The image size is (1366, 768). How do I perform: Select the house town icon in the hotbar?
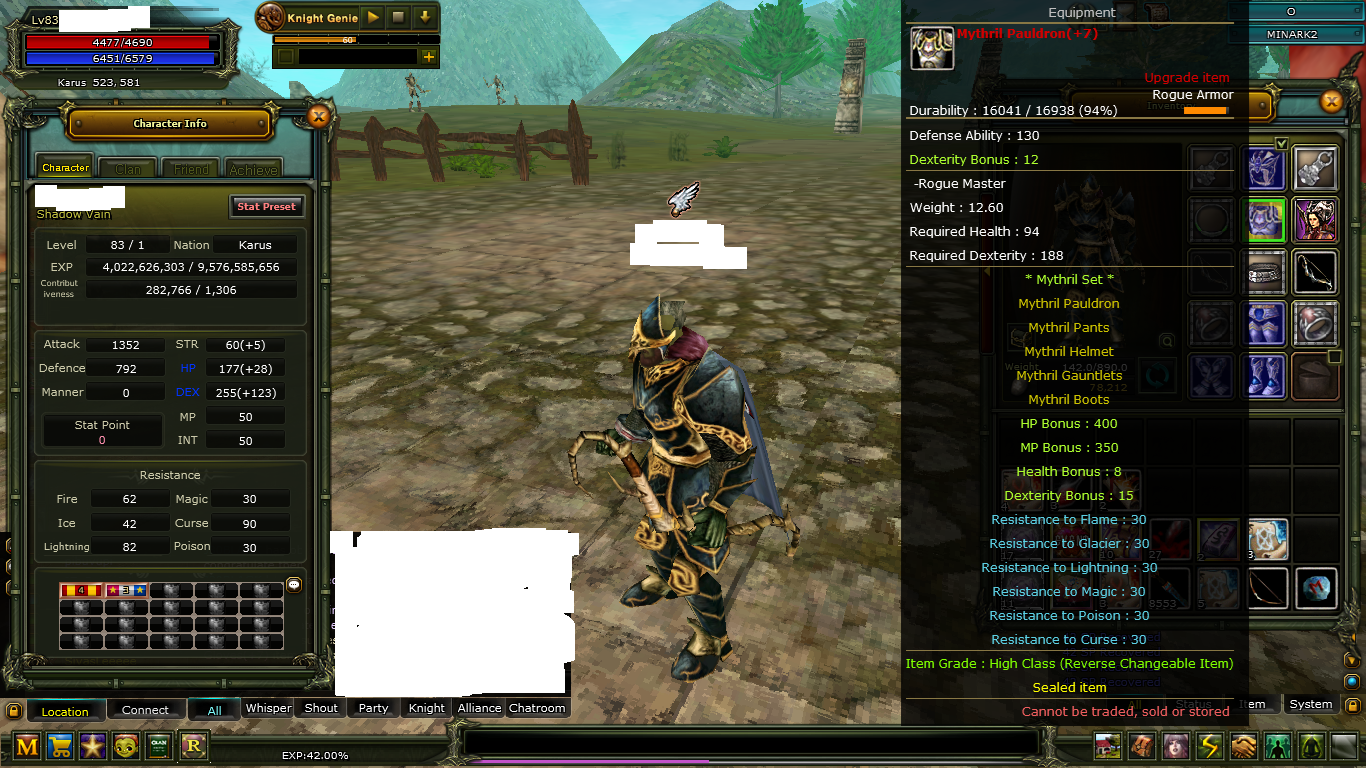pyautogui.click(x=1106, y=746)
